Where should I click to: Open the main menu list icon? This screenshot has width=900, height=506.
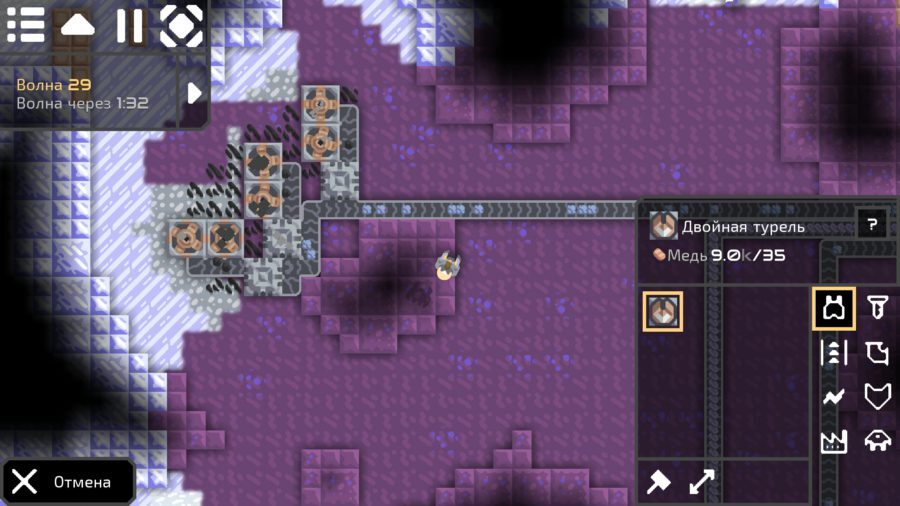point(26,25)
